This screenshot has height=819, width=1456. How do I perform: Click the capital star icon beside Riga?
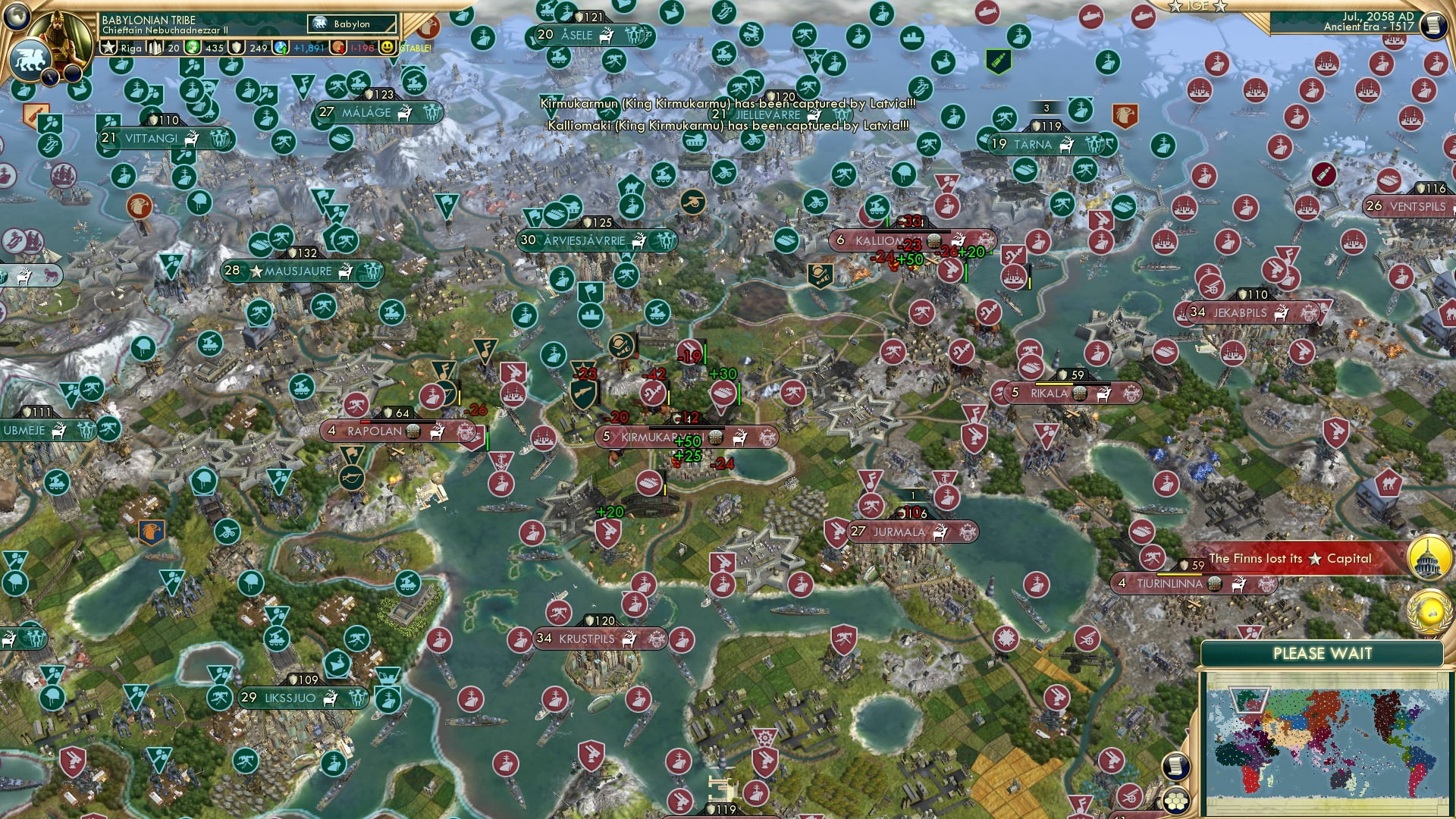pos(109,47)
